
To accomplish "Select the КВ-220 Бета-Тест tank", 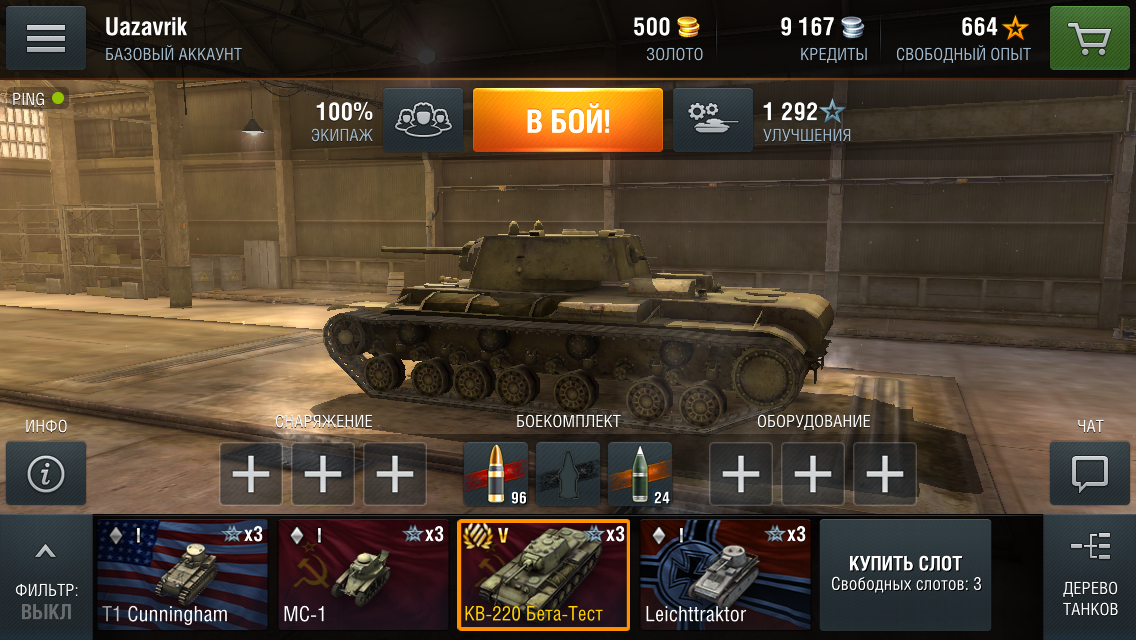I will pos(543,575).
